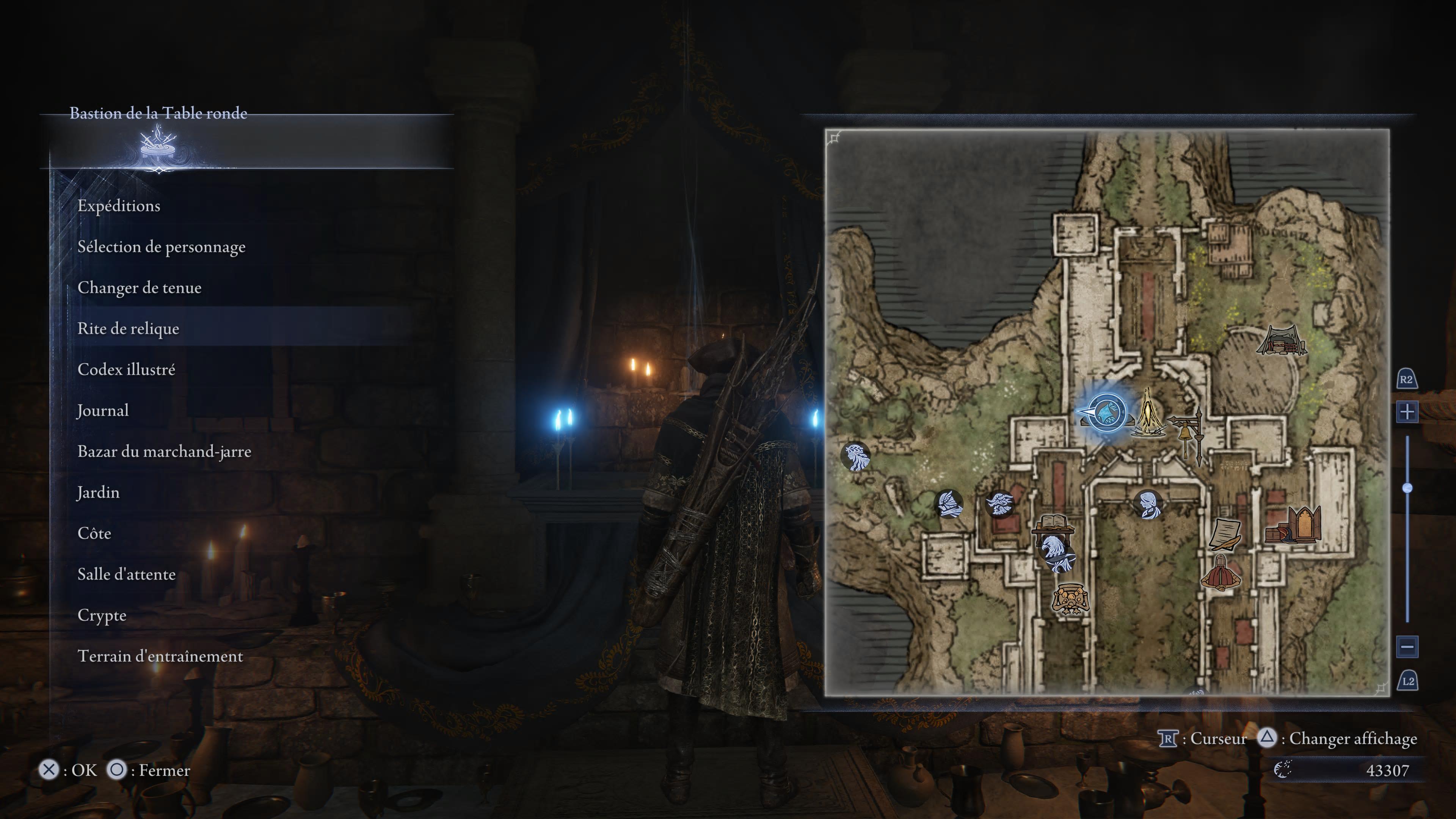Choose Sélection de personnage
The width and height of the screenshot is (1456, 819).
(161, 247)
